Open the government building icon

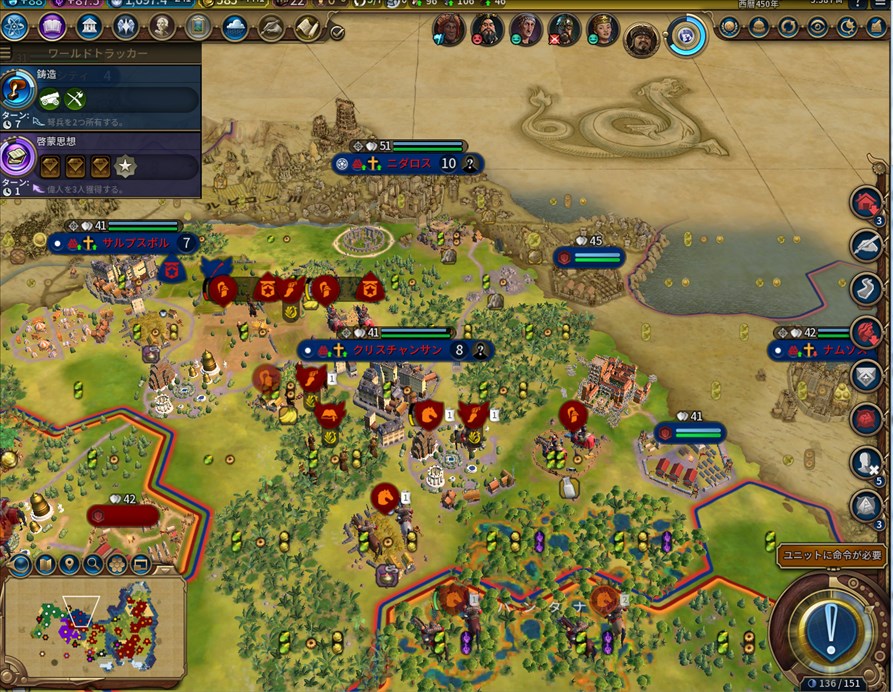click(88, 27)
